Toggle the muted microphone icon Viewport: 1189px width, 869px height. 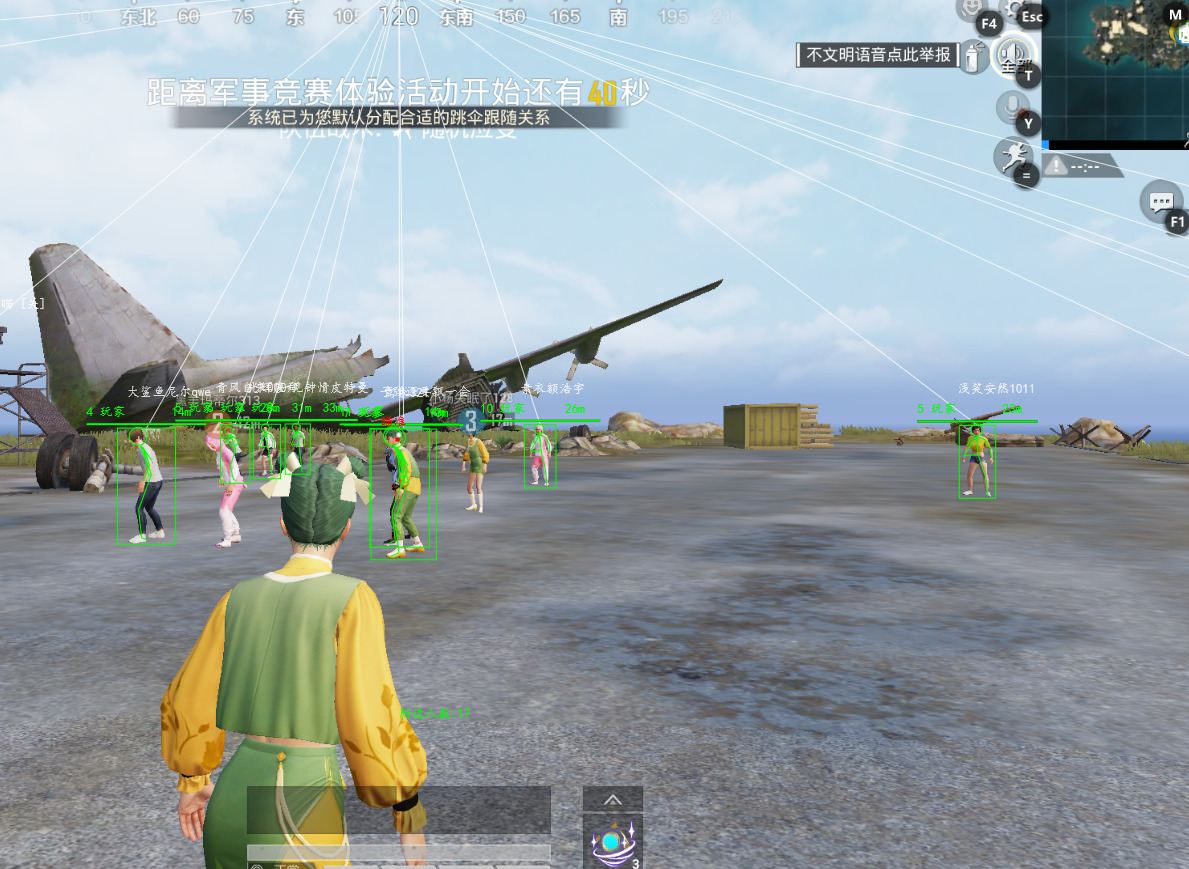(x=1011, y=106)
